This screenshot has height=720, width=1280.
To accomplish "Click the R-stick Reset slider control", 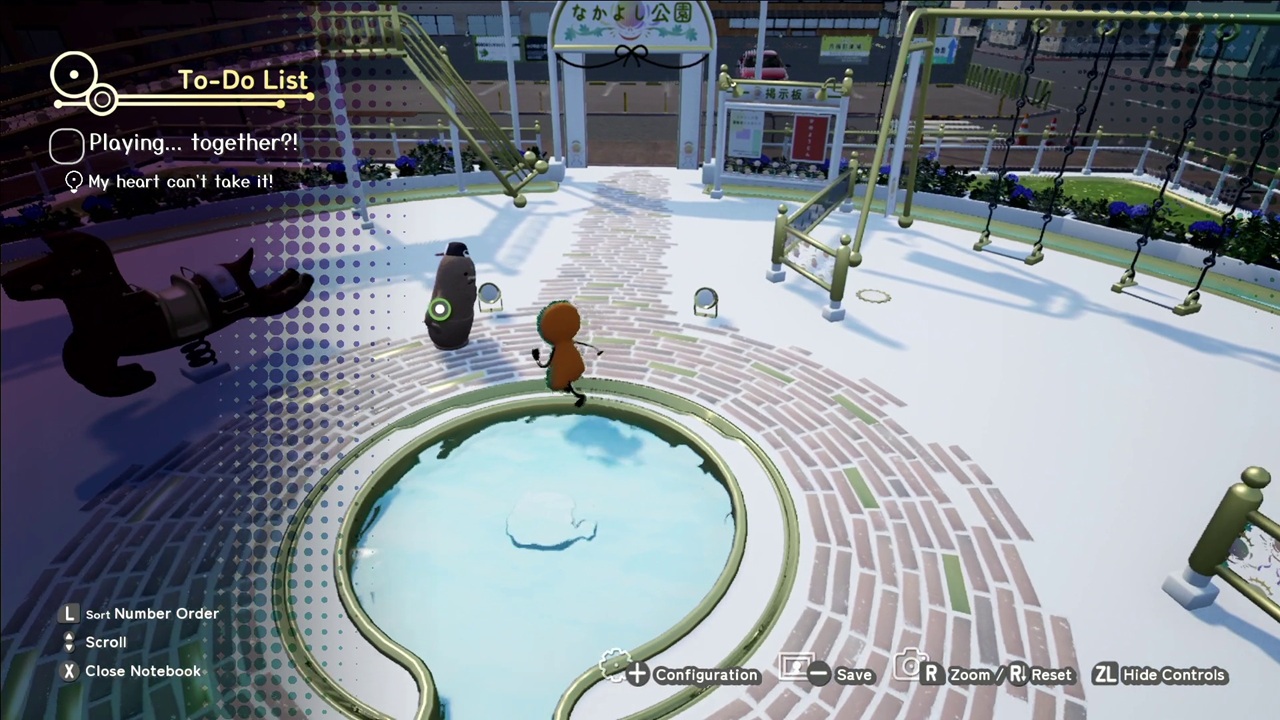I will click(x=1018, y=674).
